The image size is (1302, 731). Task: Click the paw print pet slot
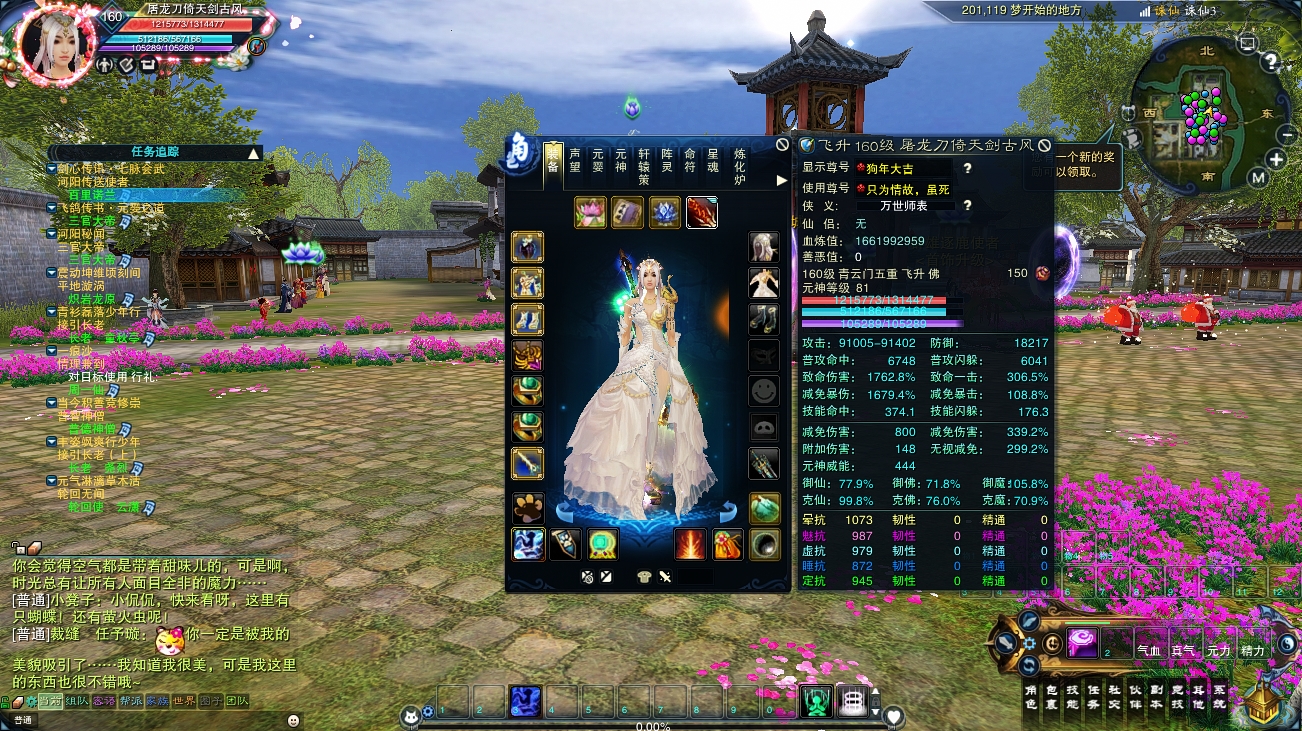528,508
